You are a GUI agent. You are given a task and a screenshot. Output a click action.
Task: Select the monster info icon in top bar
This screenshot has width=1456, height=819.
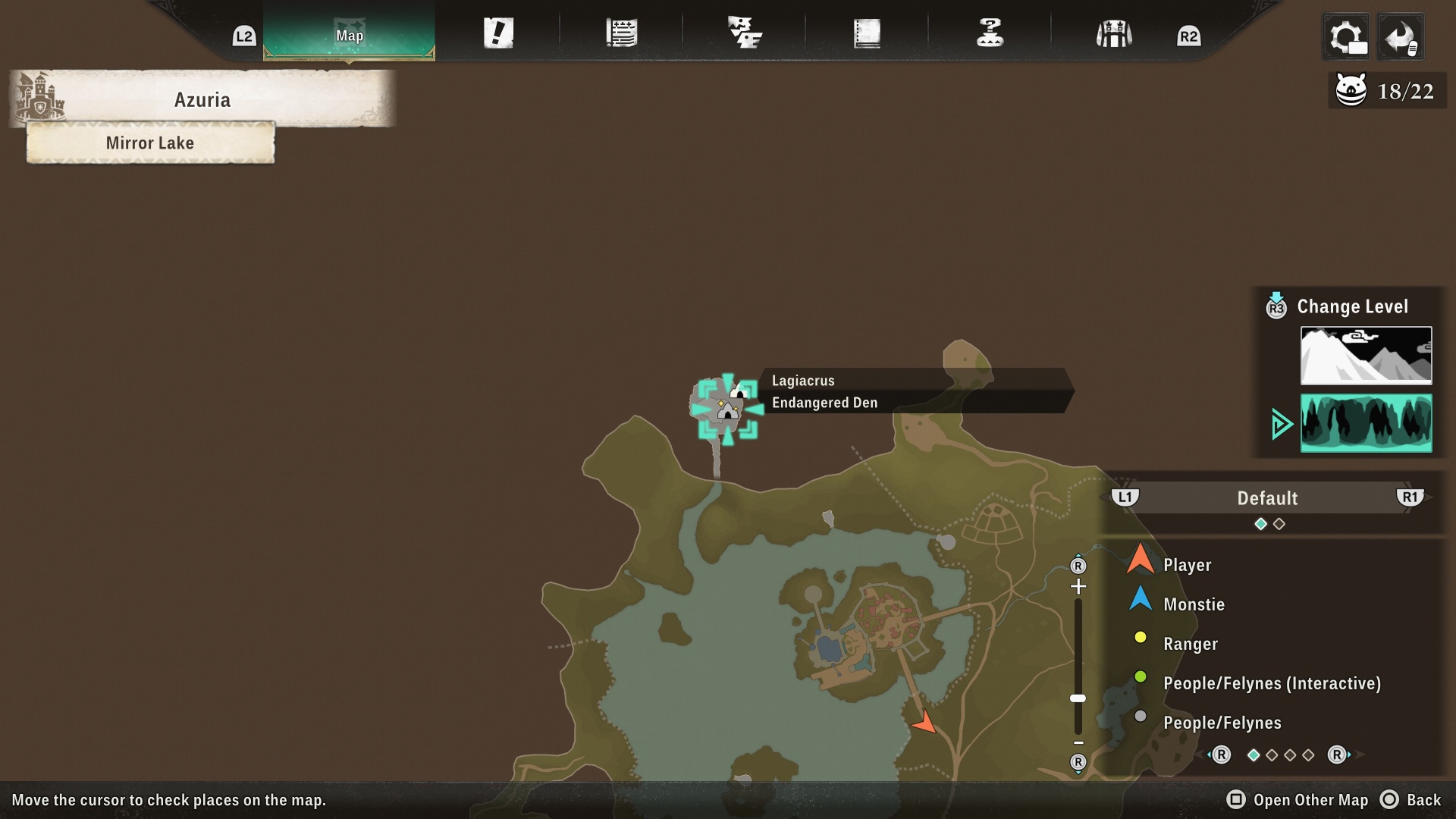pyautogui.click(x=745, y=33)
